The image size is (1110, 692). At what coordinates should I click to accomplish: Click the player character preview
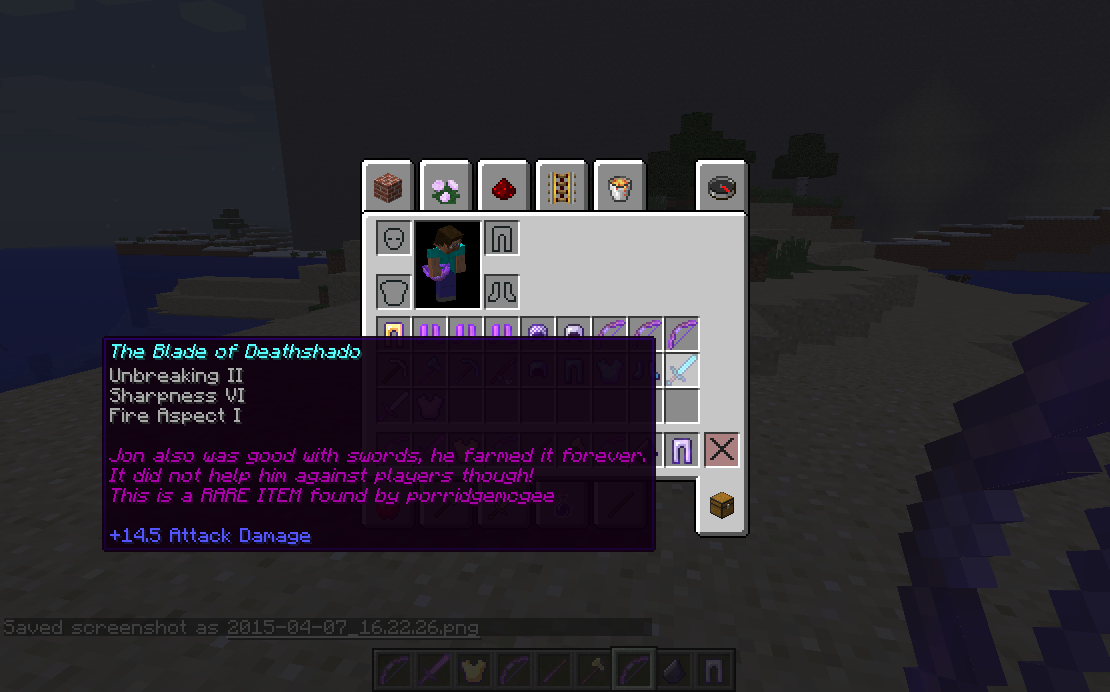pos(447,264)
